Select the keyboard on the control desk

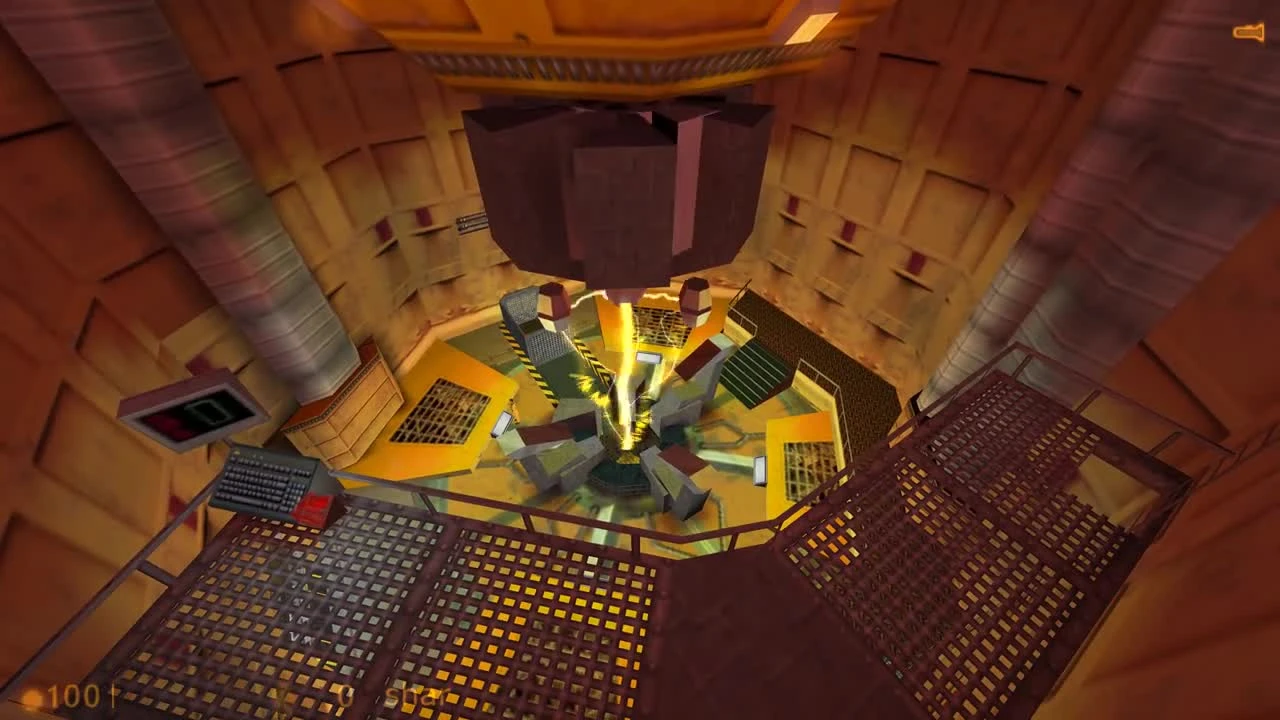[260, 480]
